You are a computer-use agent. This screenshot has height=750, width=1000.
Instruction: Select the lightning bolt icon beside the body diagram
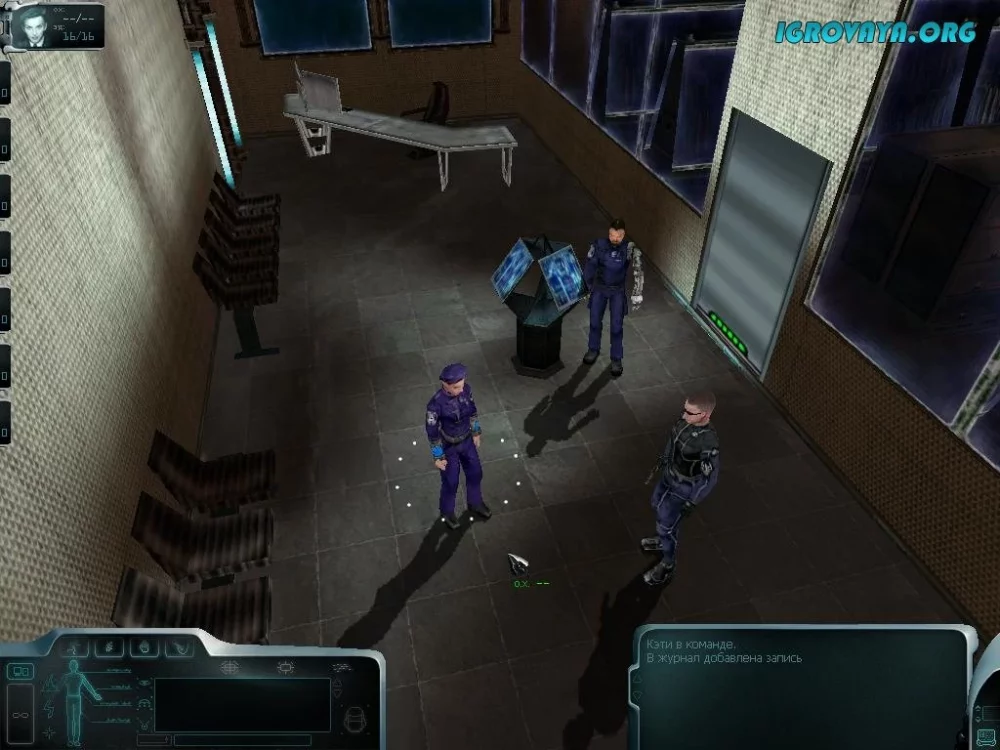(49, 709)
